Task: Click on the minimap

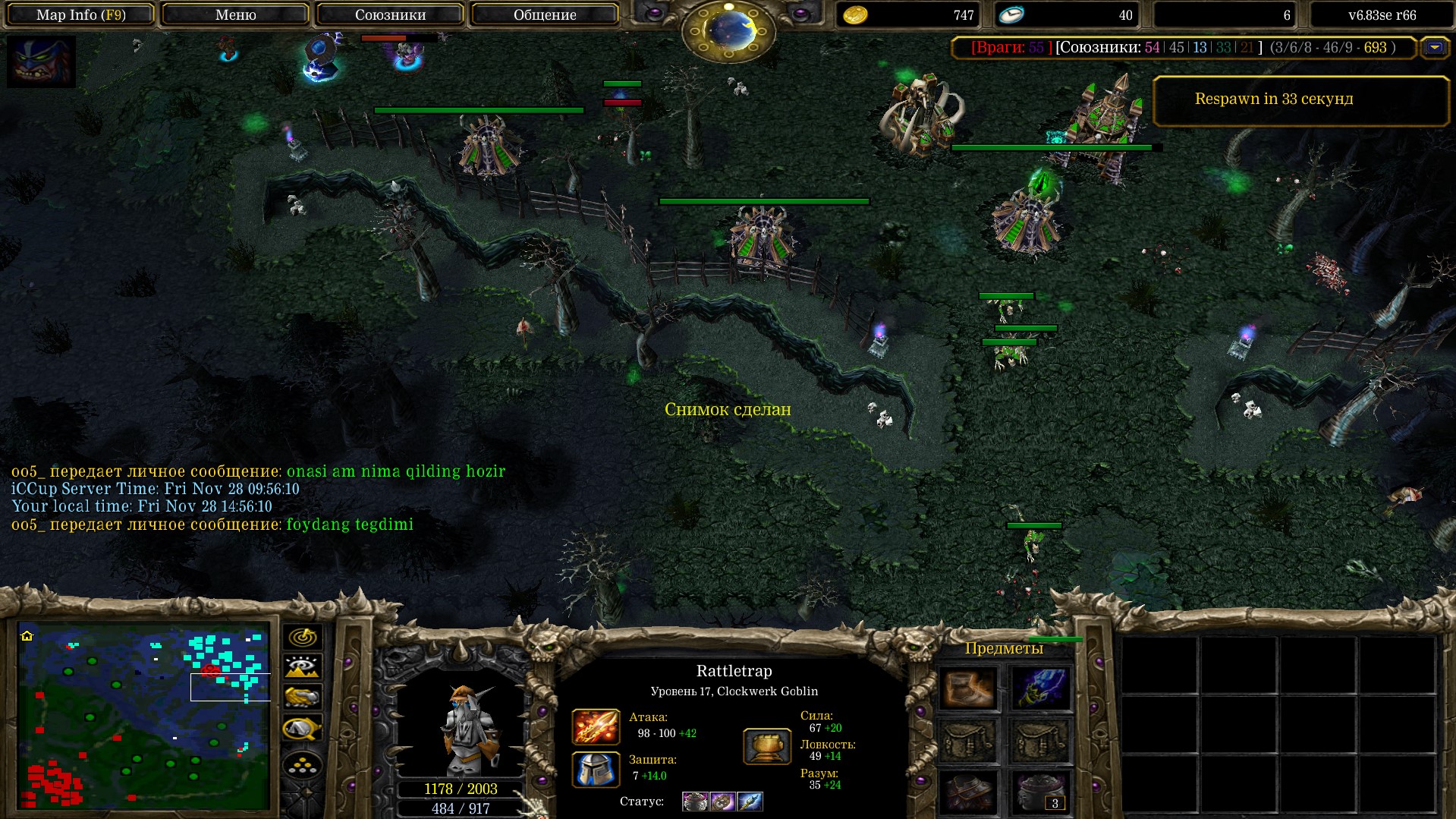Action: (x=144, y=716)
